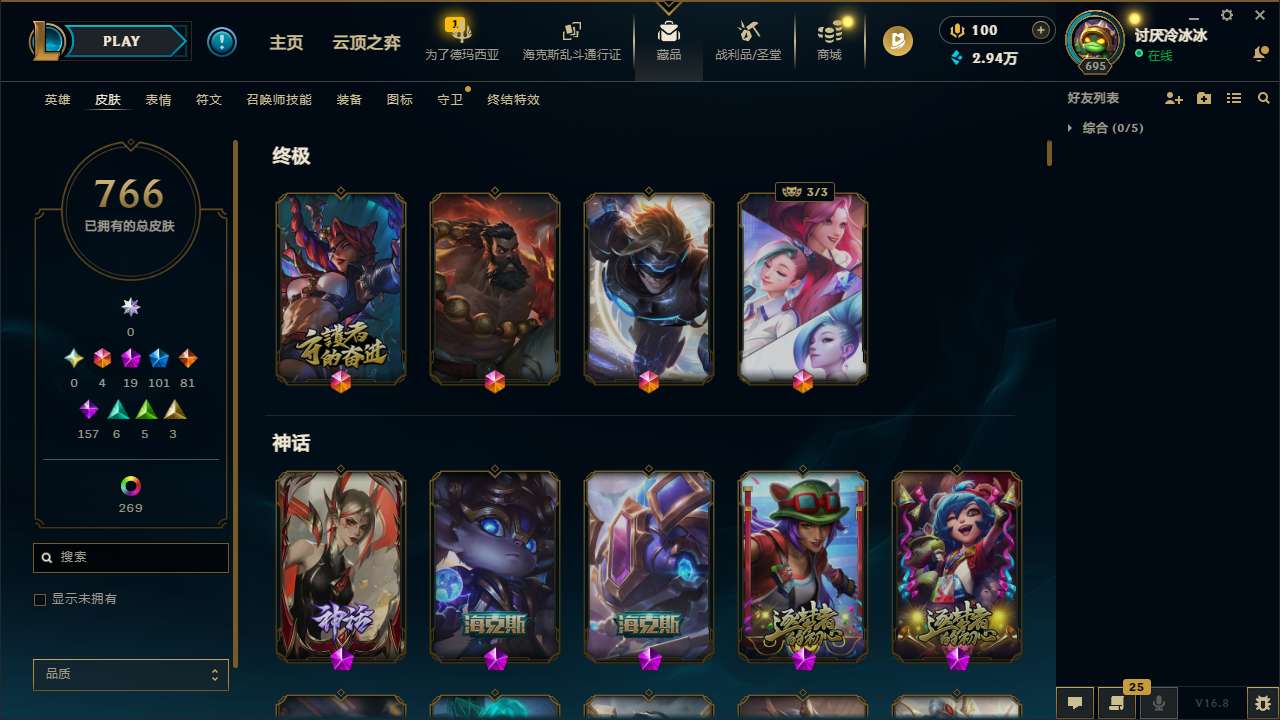Enable the 显示未拥有 checkbox
1280x720 pixels.
click(40, 599)
